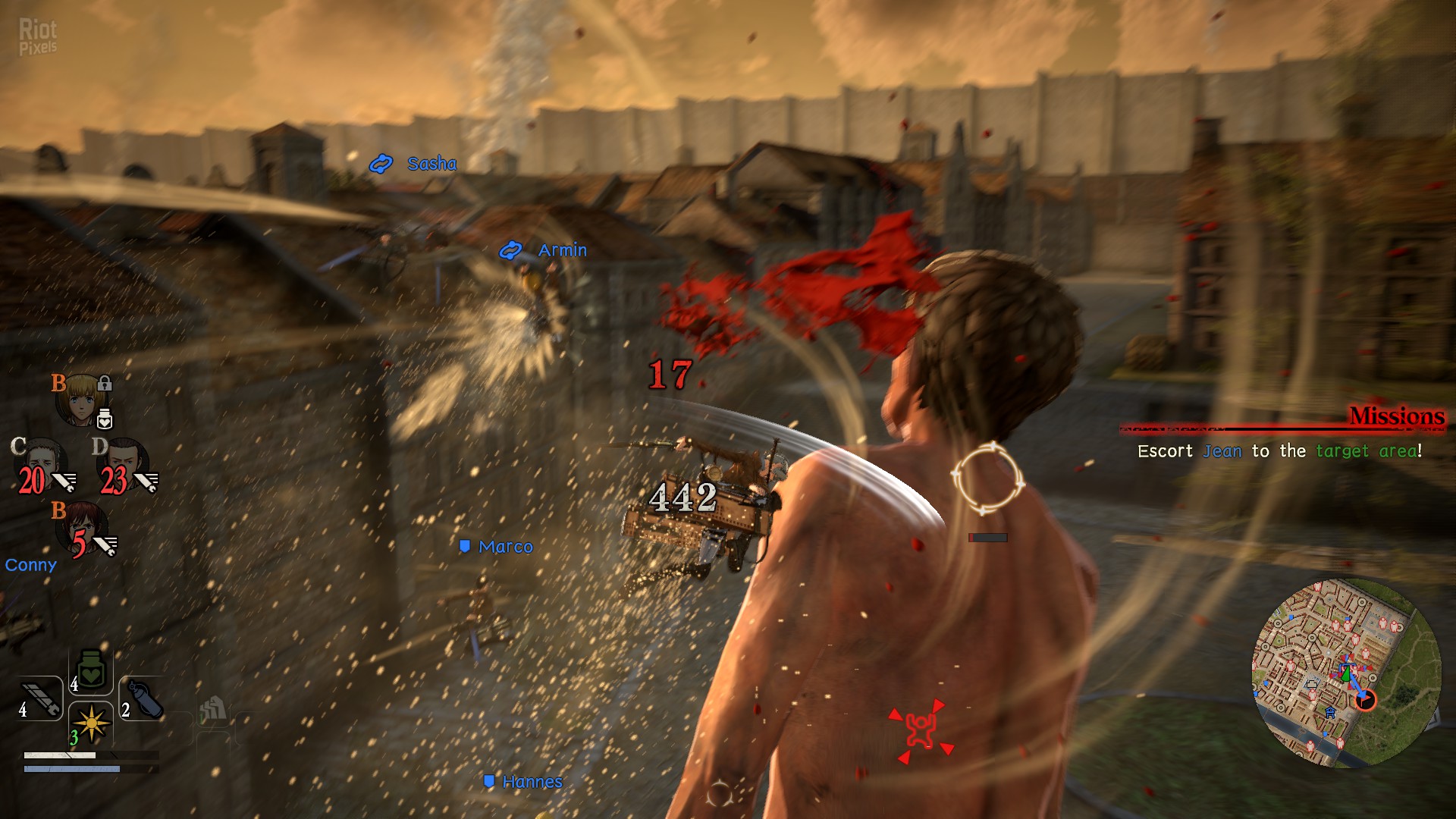
Task: Open the circular town minimap
Action: pyautogui.click(x=1346, y=673)
